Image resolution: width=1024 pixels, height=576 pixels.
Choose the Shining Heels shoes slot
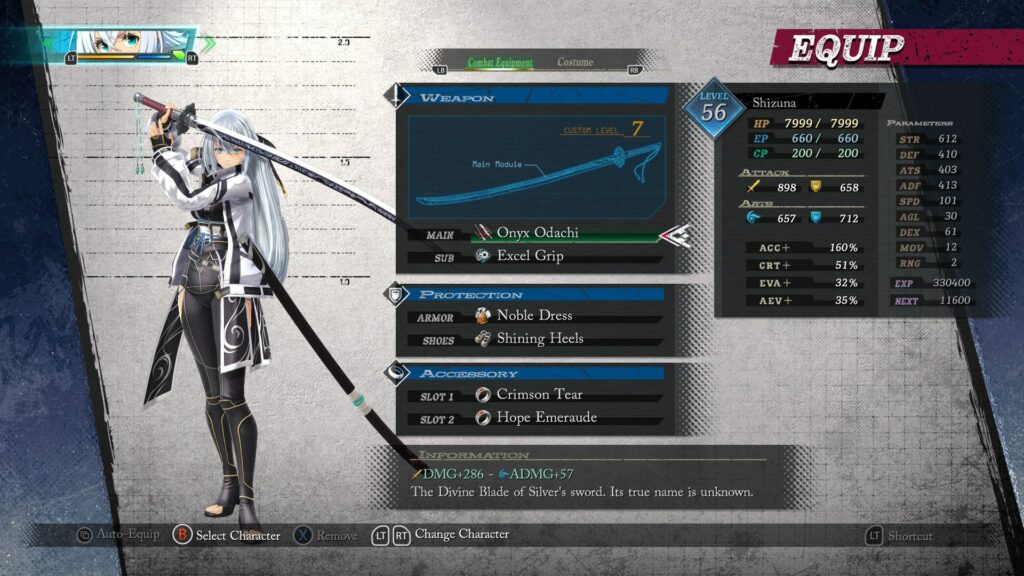540,338
